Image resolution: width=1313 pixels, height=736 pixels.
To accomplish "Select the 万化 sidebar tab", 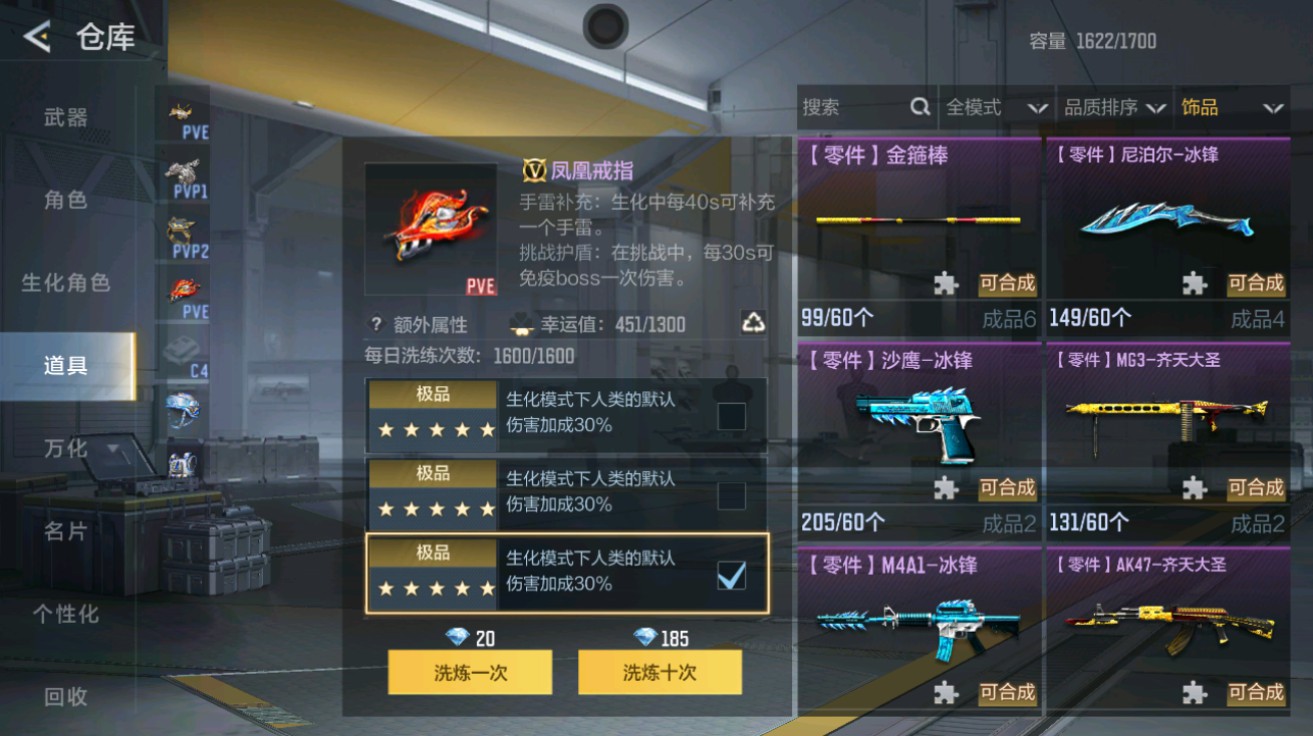I will [x=65, y=450].
